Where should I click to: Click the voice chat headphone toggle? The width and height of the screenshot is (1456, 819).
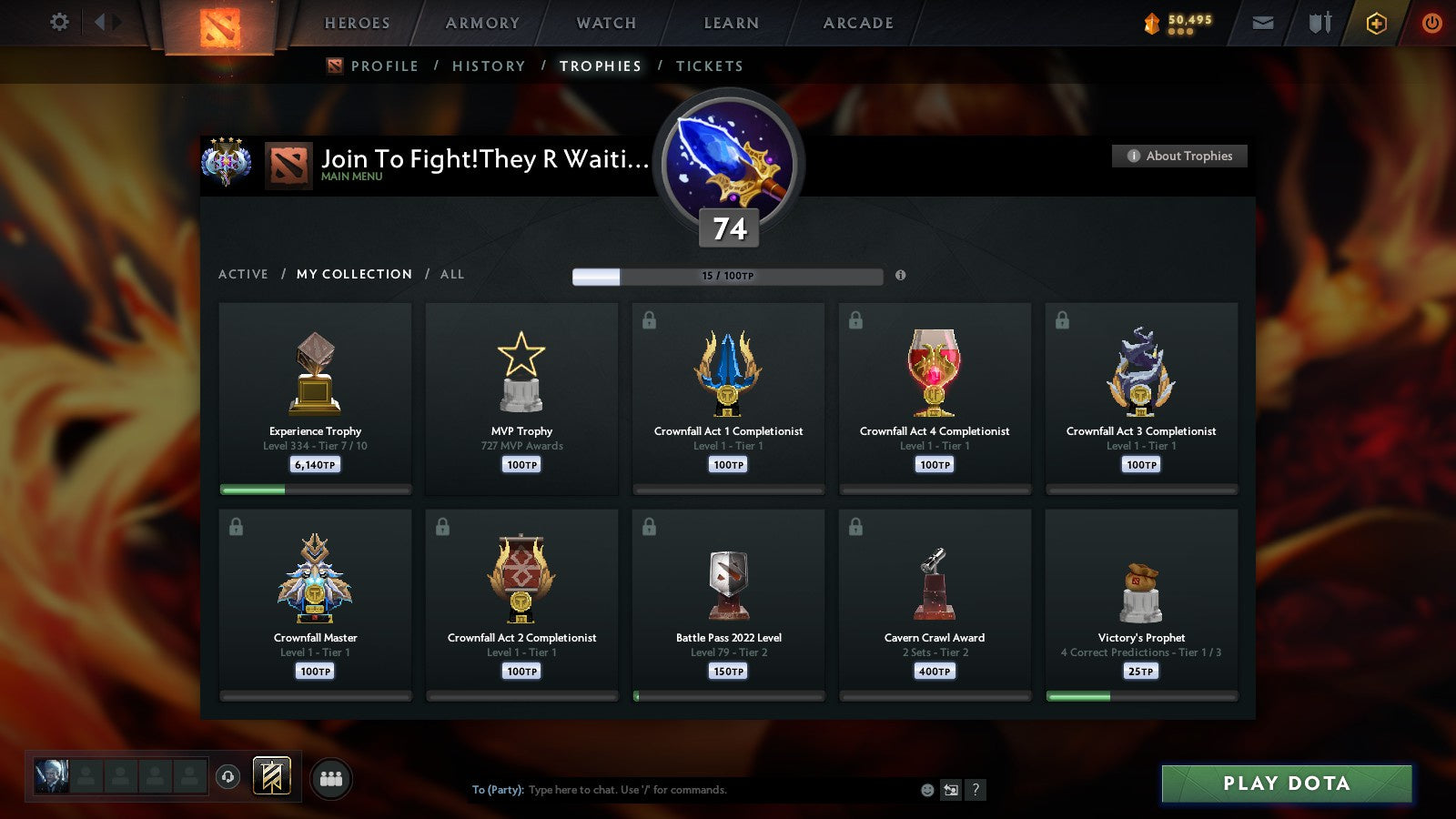tap(227, 775)
